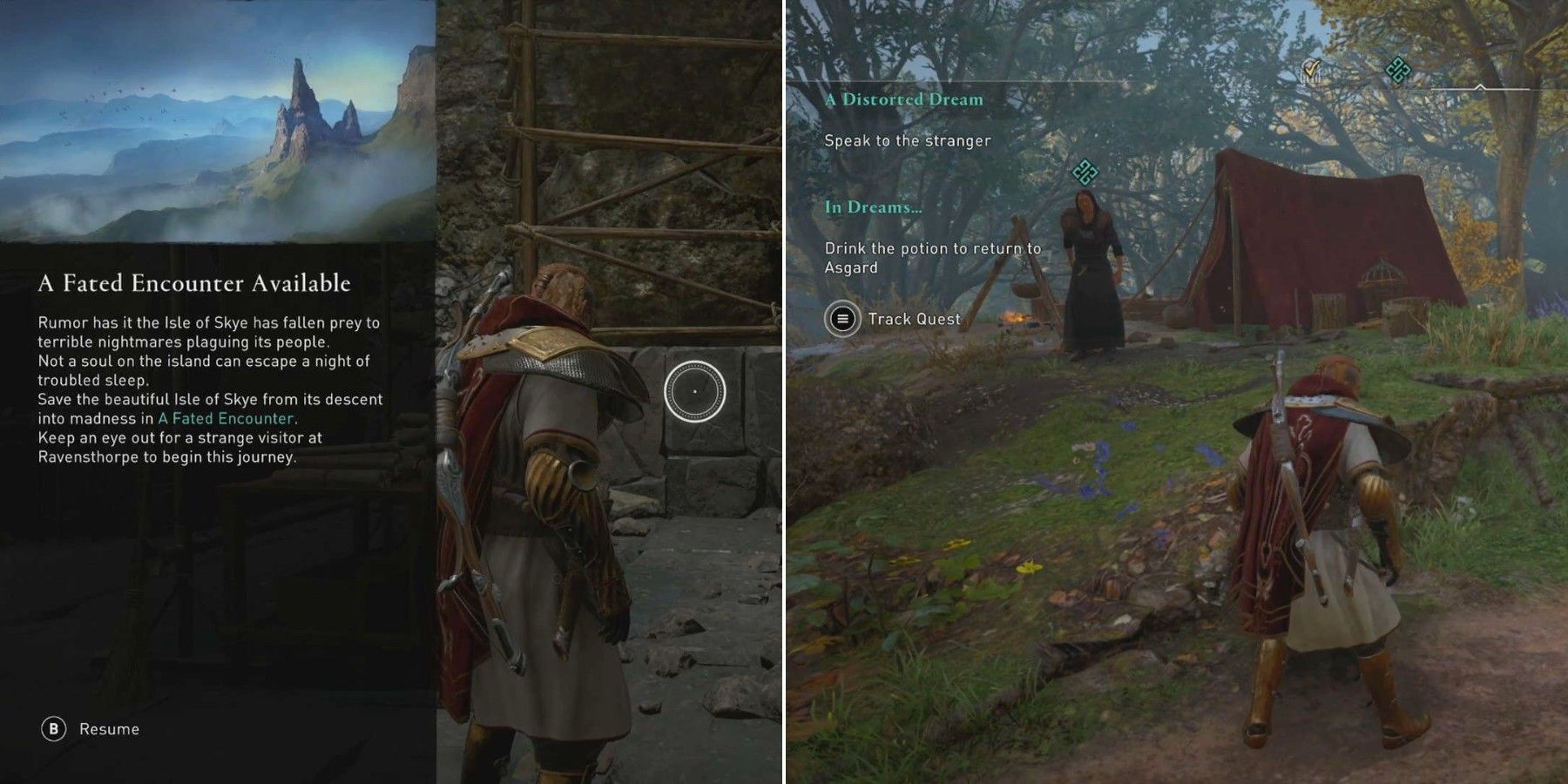
Task: Collapse the A Distorted Dream objective list
Action: (x=904, y=100)
